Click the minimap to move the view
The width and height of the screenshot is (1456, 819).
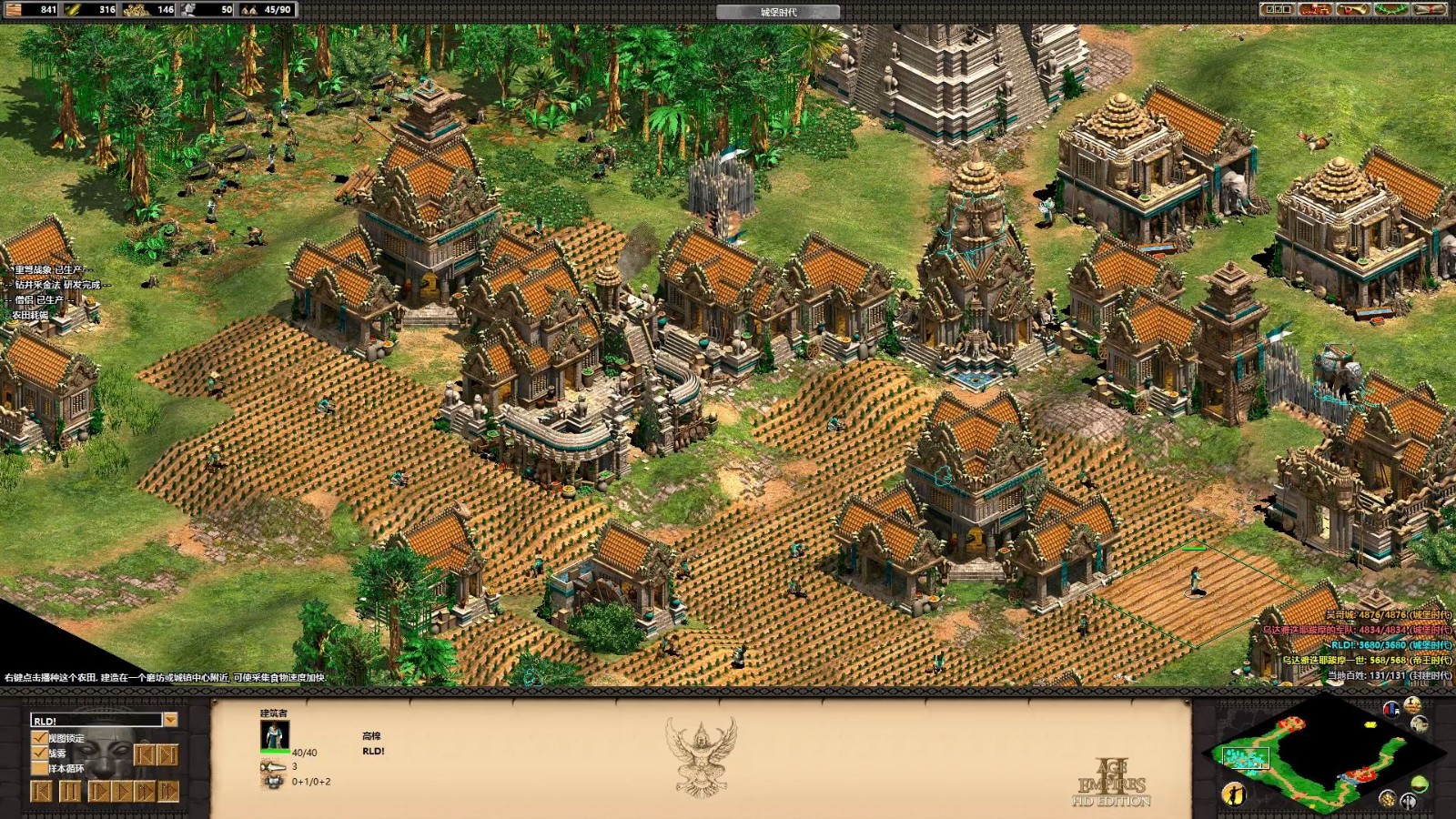[x=1310, y=753]
